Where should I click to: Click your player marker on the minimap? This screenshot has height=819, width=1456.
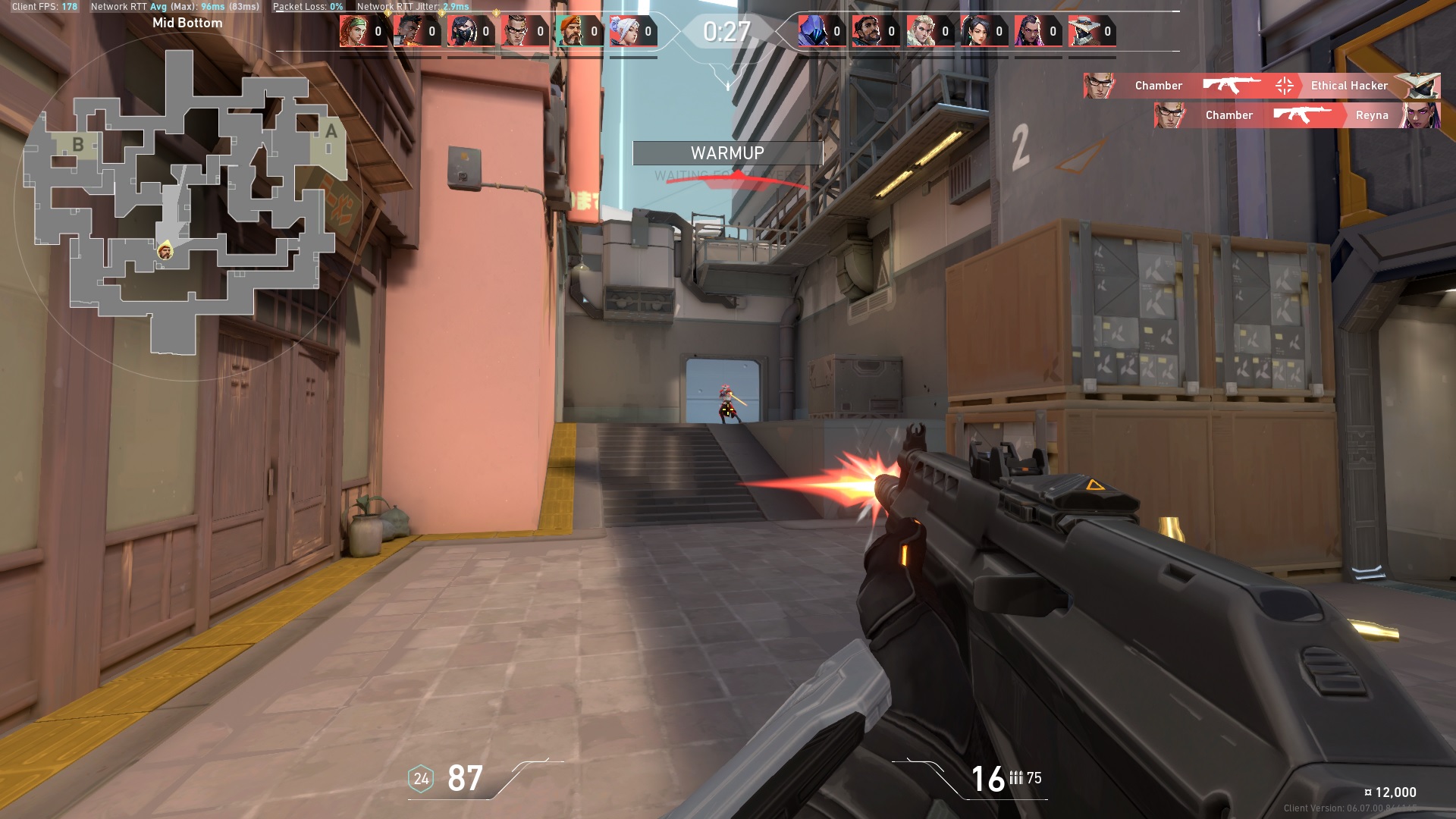(165, 250)
